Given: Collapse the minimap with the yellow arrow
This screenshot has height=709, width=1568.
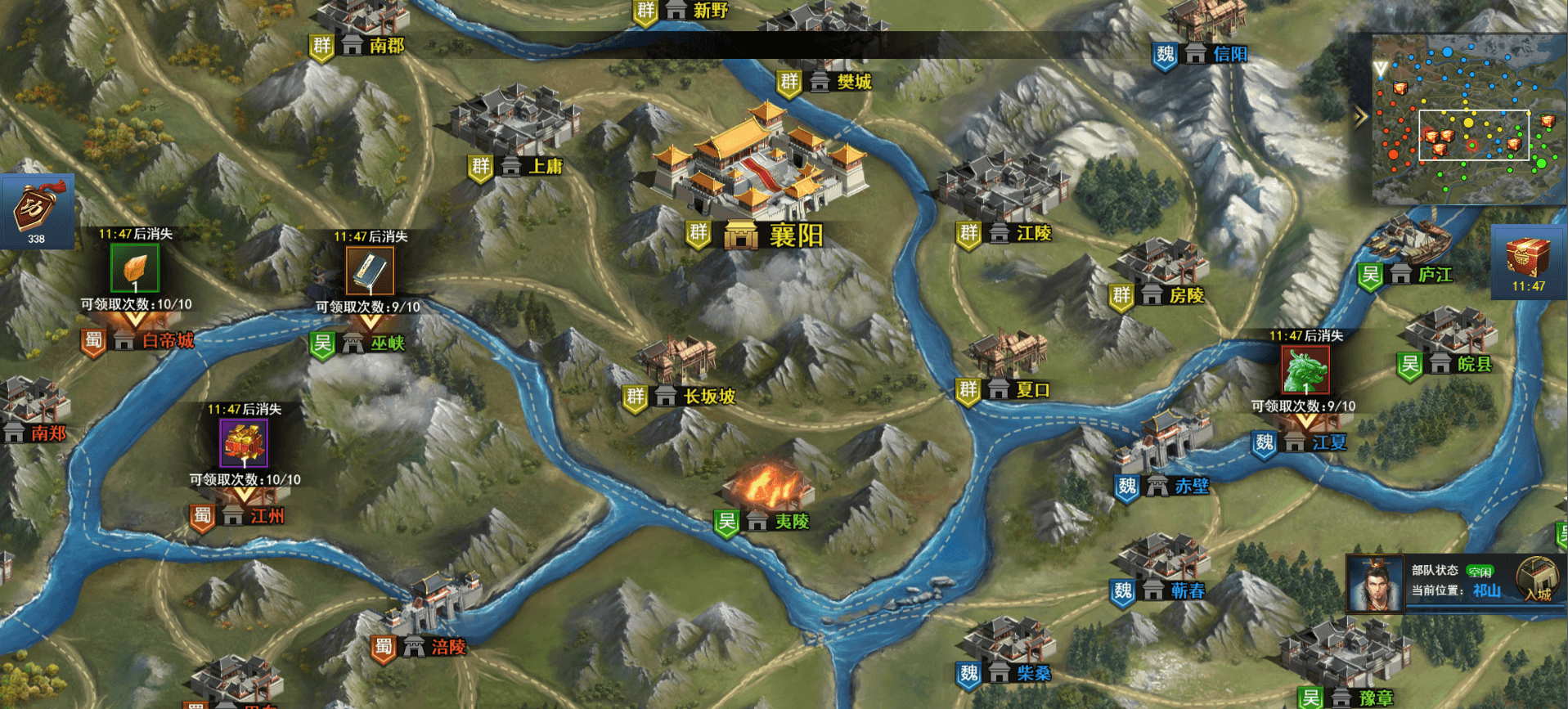Looking at the screenshot, I should [x=1361, y=118].
